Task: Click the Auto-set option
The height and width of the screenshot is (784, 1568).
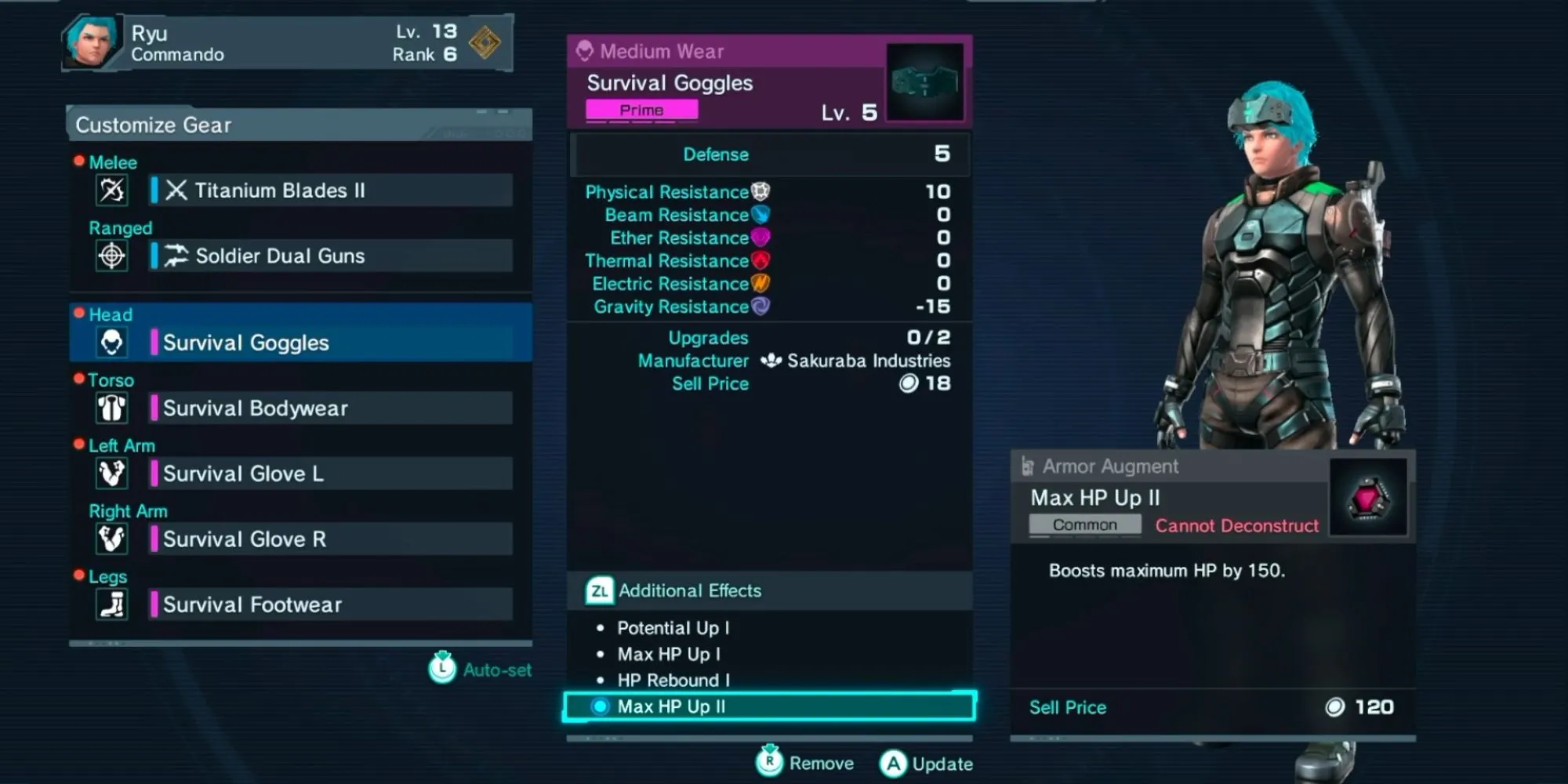Action: (x=480, y=670)
